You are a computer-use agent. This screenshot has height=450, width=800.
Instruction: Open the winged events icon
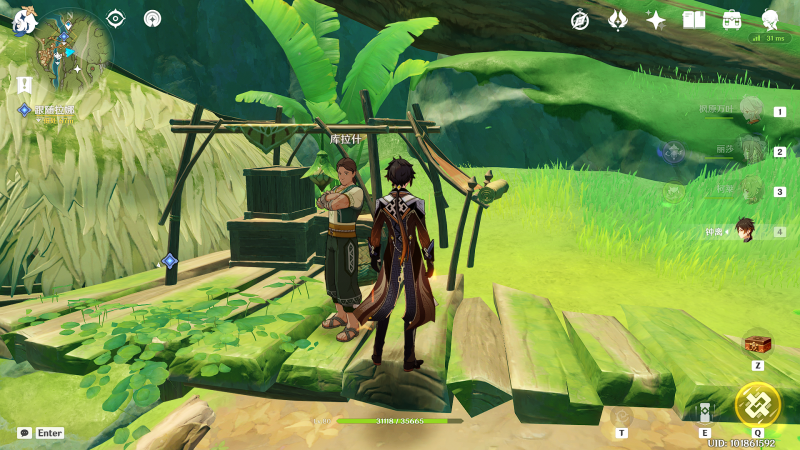coord(618,19)
